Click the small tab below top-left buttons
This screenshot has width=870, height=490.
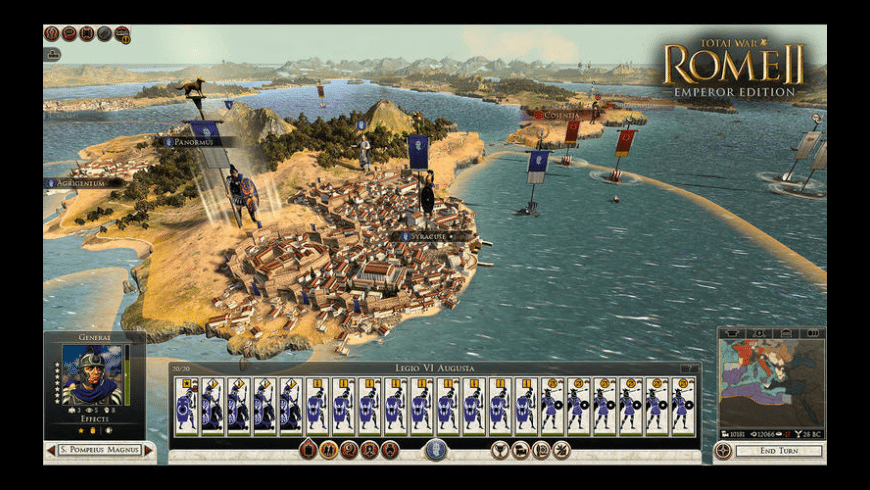[x=51, y=54]
